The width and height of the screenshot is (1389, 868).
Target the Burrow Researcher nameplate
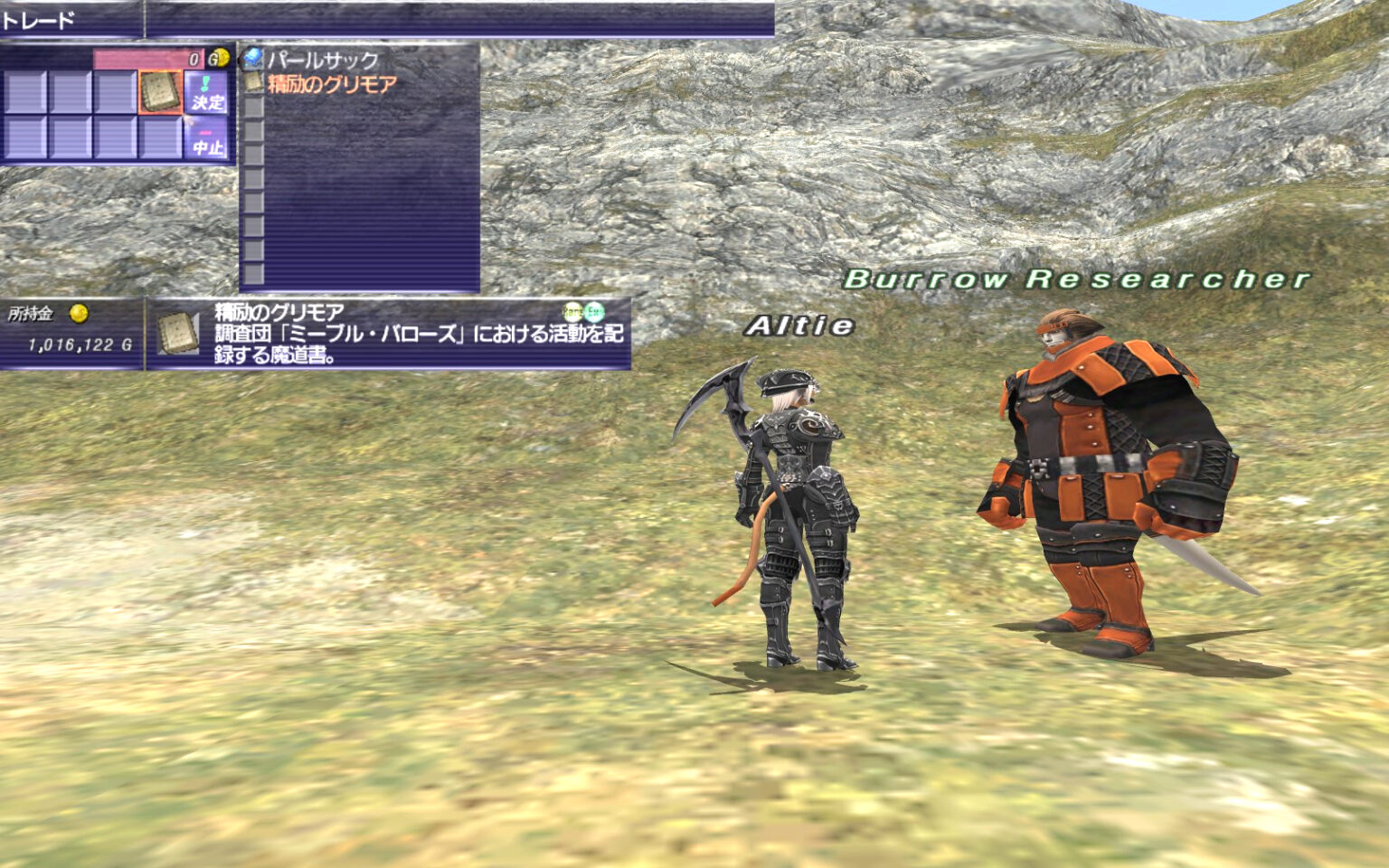pyautogui.click(x=1076, y=278)
